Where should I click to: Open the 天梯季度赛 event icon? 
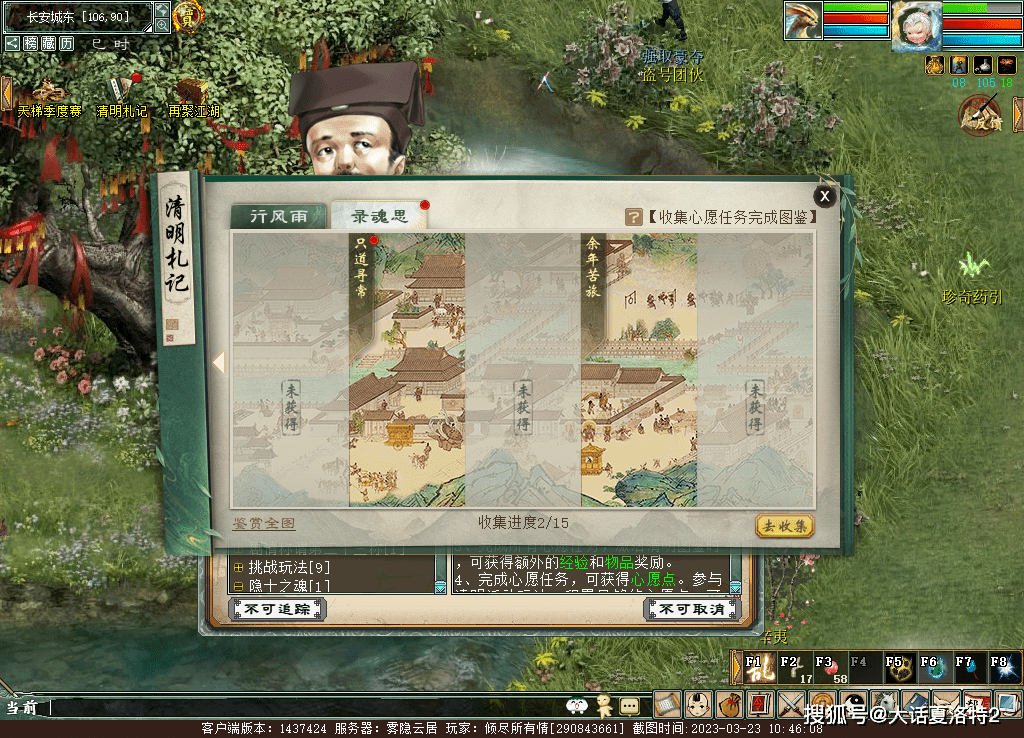[48, 93]
